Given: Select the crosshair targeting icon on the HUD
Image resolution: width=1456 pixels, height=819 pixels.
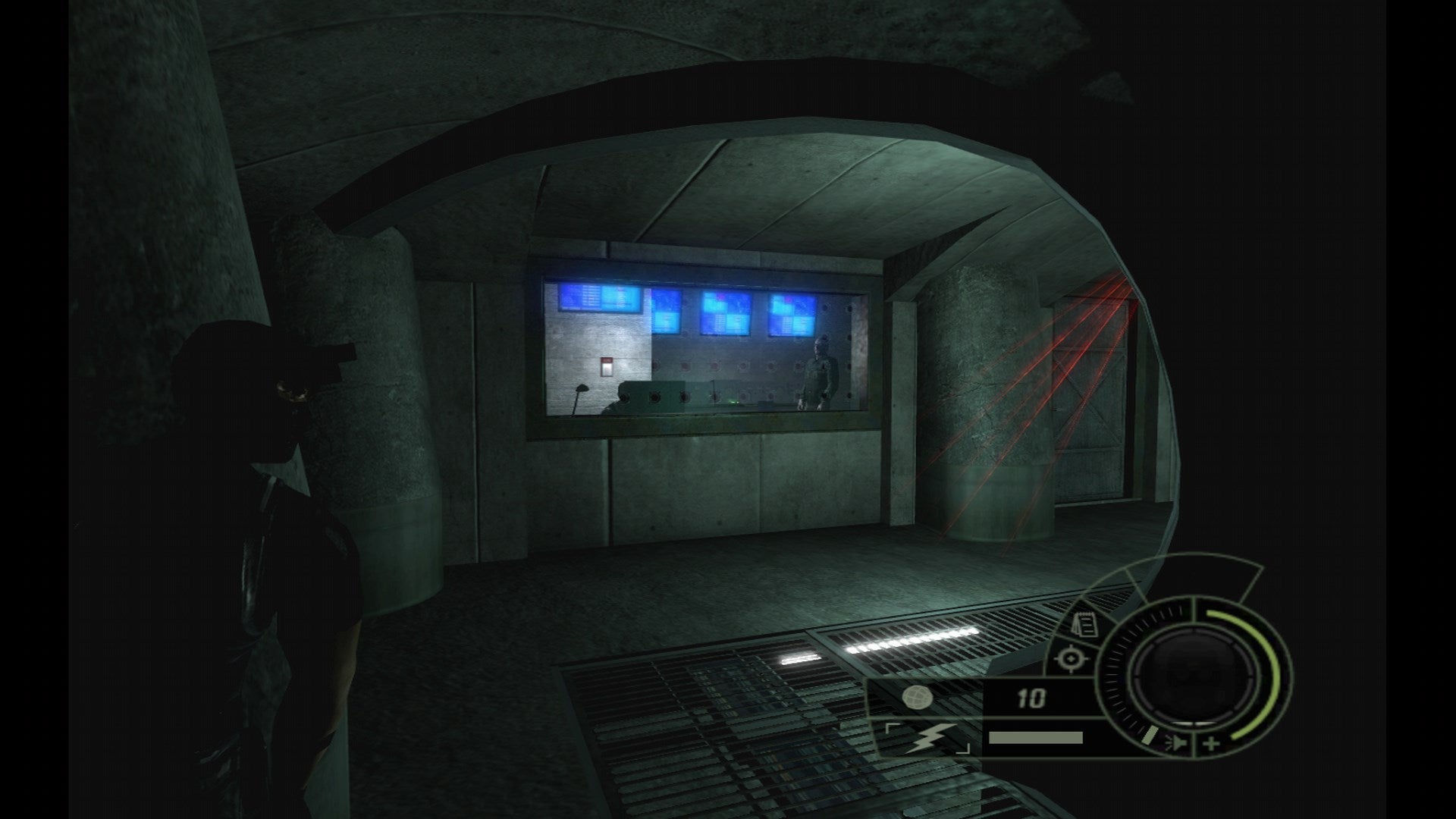Looking at the screenshot, I should pos(1071,658).
